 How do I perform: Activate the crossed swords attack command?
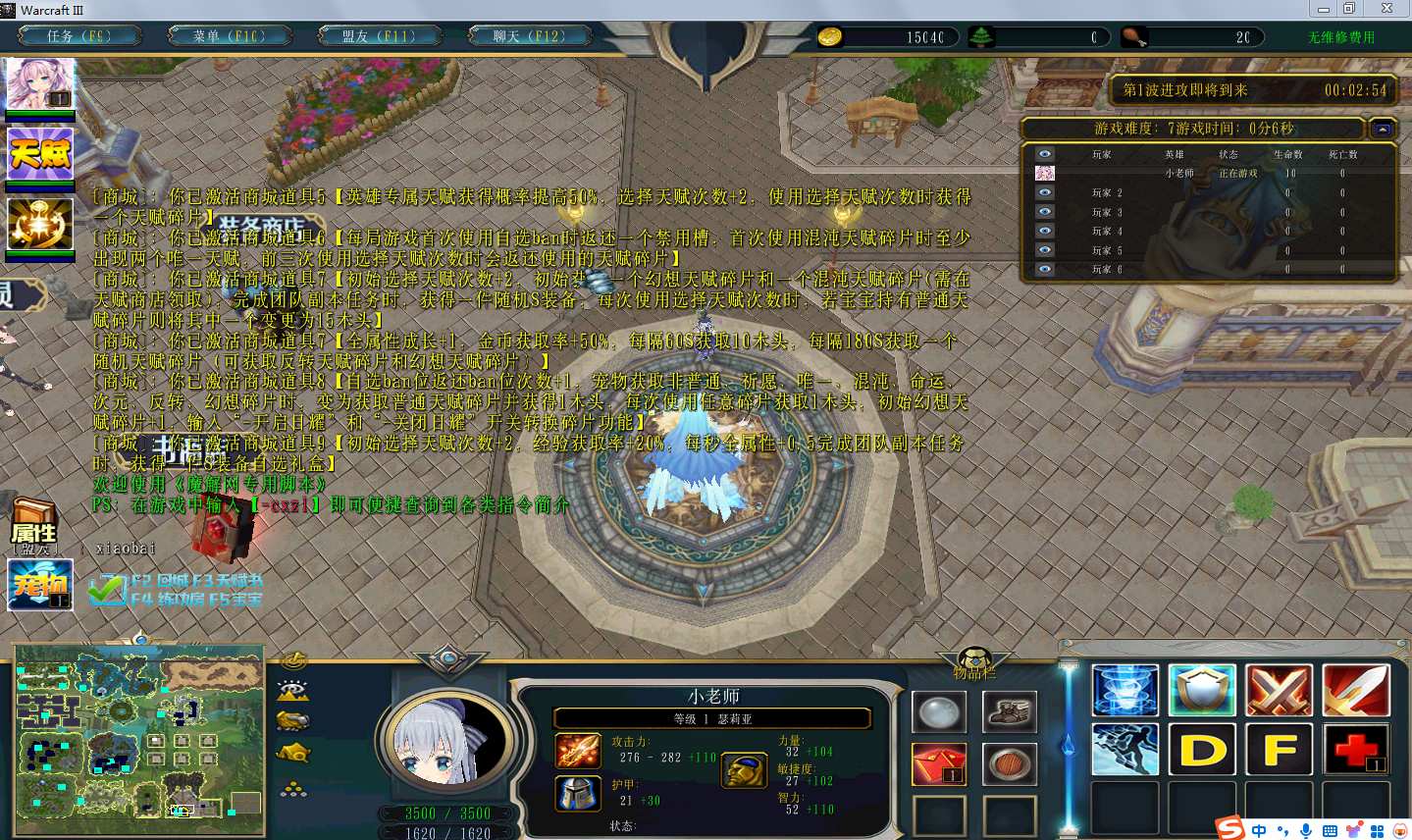point(1279,690)
